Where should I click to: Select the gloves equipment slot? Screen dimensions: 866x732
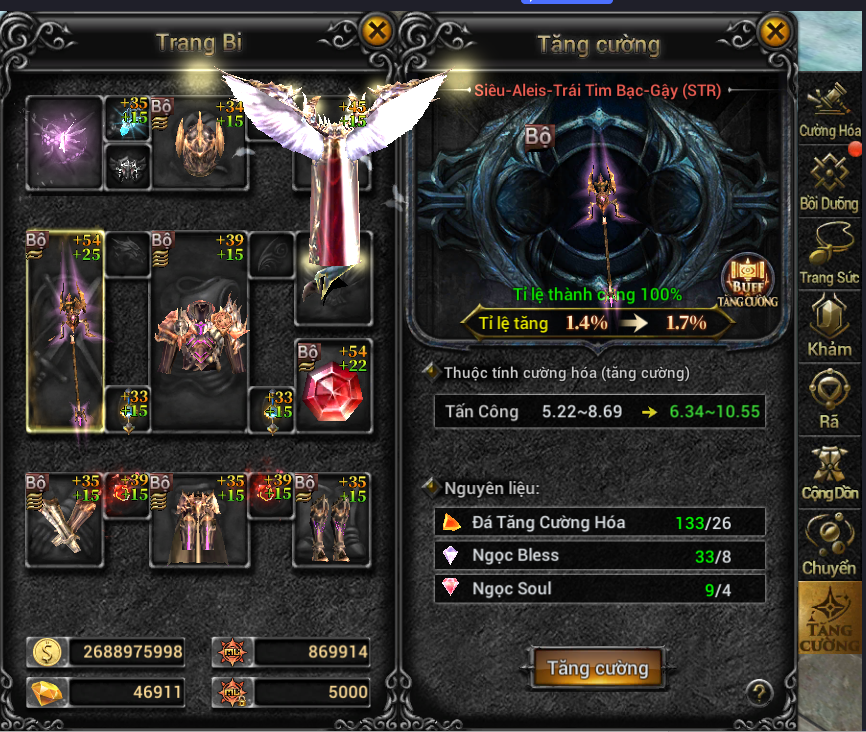tap(64, 520)
